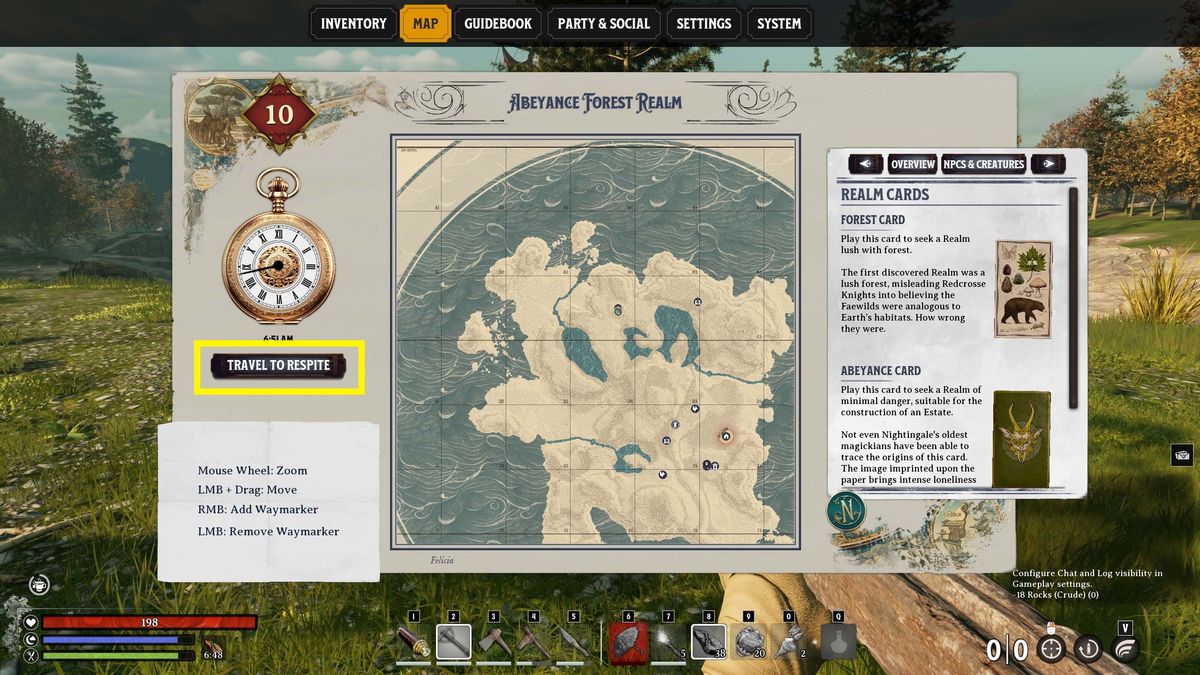The height and width of the screenshot is (675, 1200).
Task: Open the chat envelope icon
Action: pyautogui.click(x=1181, y=455)
